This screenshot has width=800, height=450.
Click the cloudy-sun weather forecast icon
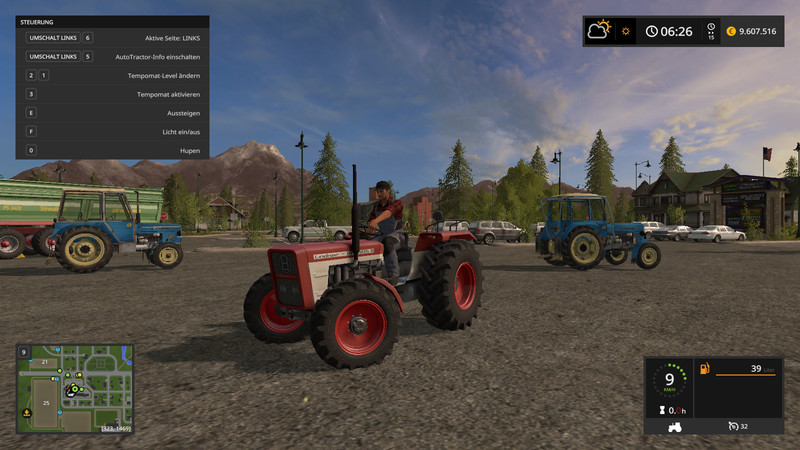click(x=601, y=30)
